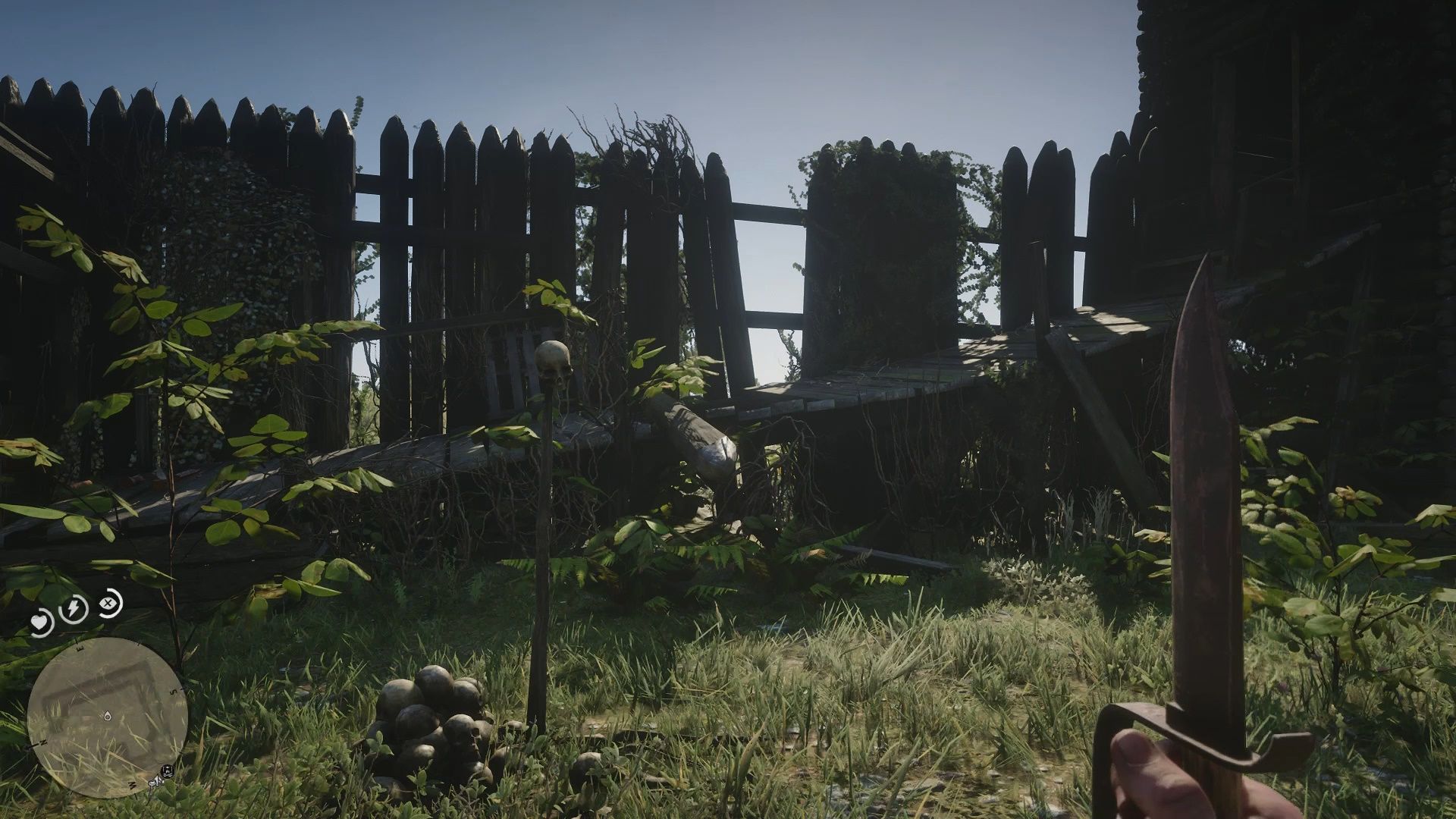Click the player position marker on the minimap
This screenshot has height=819, width=1456.
(x=107, y=716)
